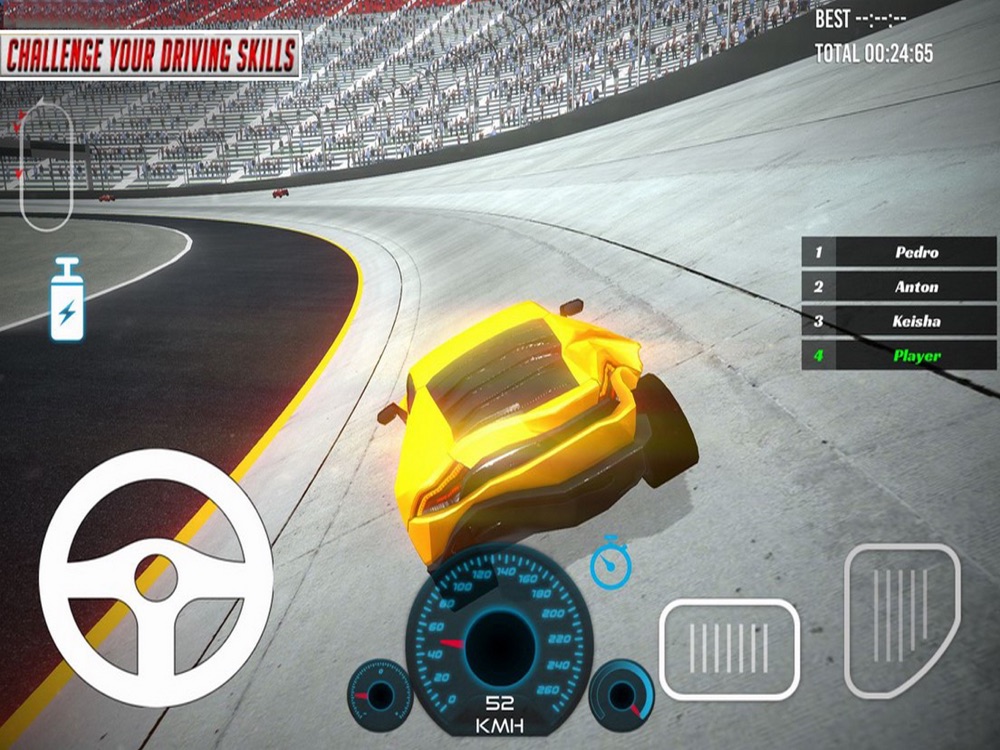1000x750 pixels.
Task: Select Pedro in the leaderboard
Action: pyautogui.click(x=899, y=252)
